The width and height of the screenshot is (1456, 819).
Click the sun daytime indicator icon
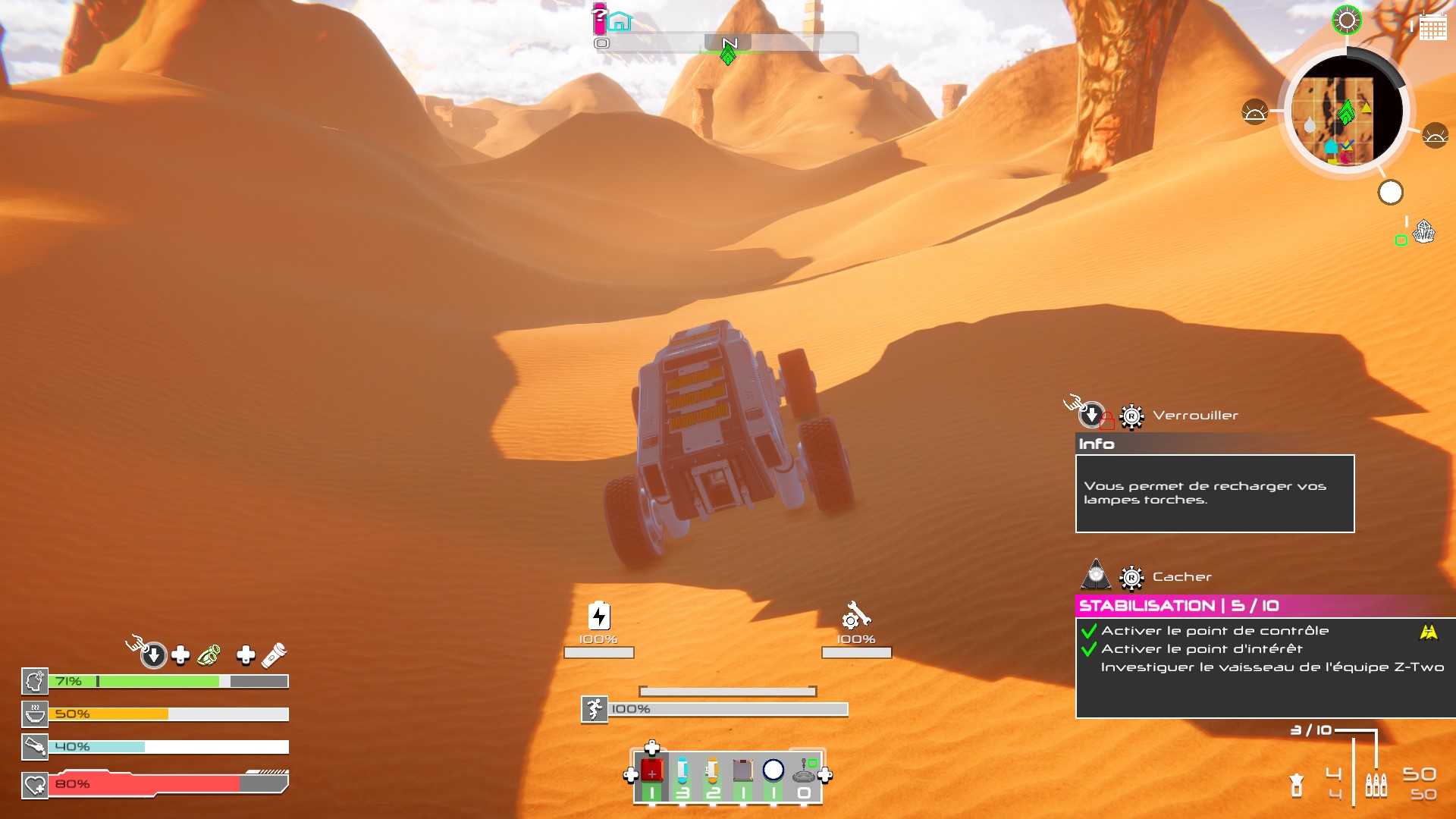click(x=1347, y=20)
